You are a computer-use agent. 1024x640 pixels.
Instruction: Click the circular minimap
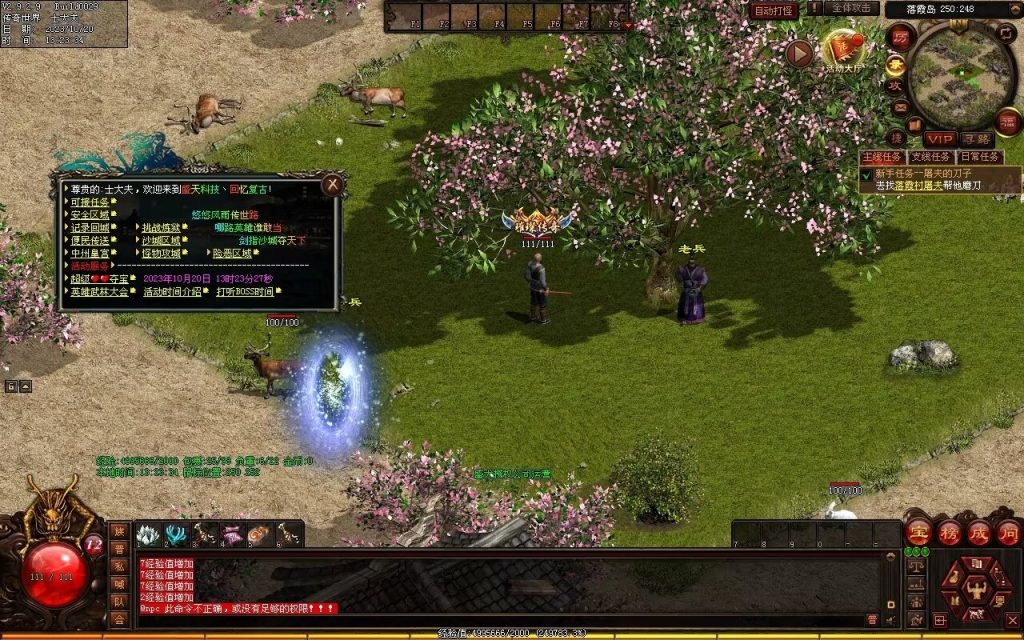click(962, 75)
